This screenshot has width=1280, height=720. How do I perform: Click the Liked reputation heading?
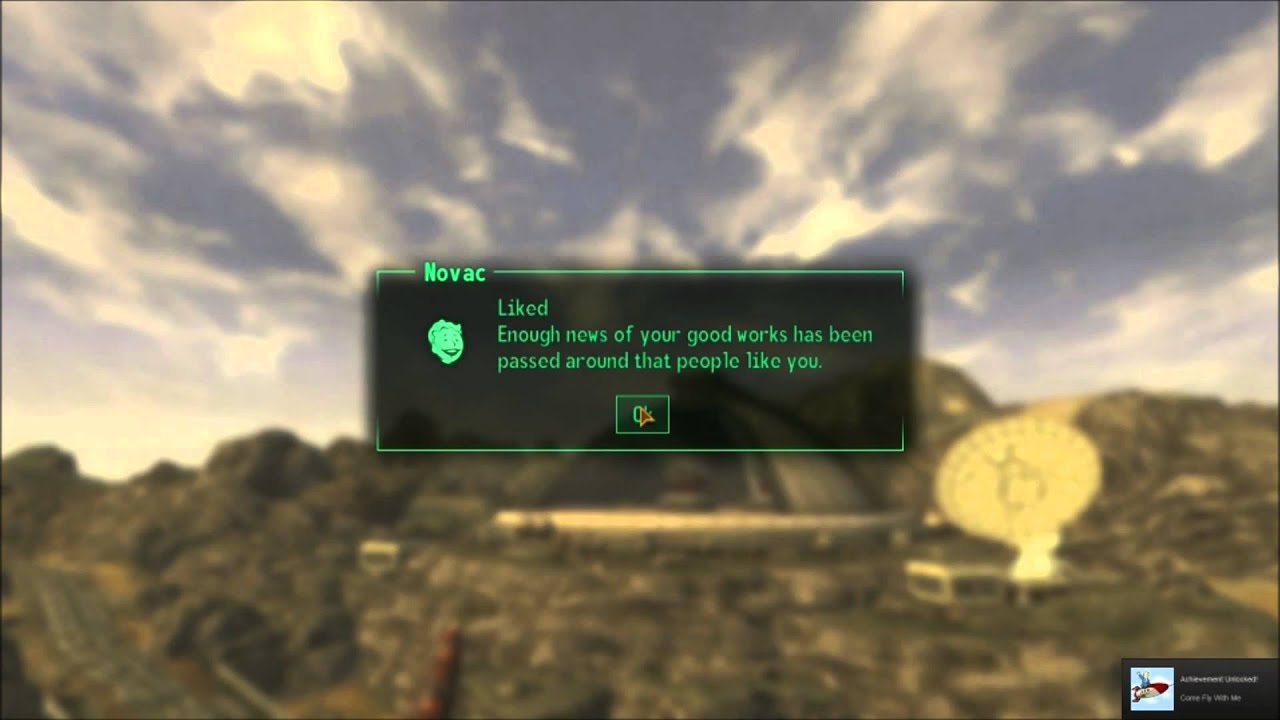[521, 309]
